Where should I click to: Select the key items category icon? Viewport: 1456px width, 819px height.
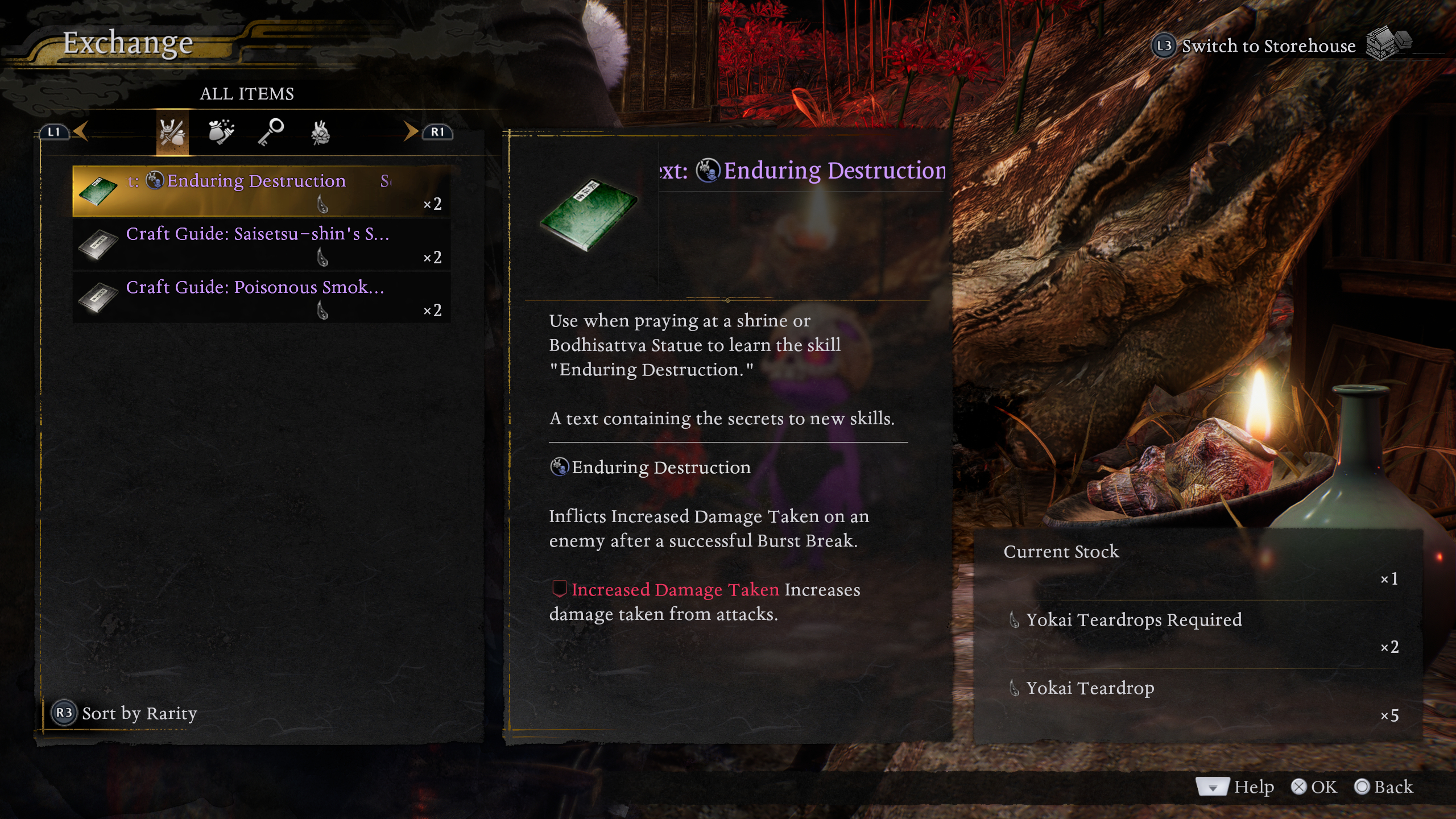pos(271,132)
